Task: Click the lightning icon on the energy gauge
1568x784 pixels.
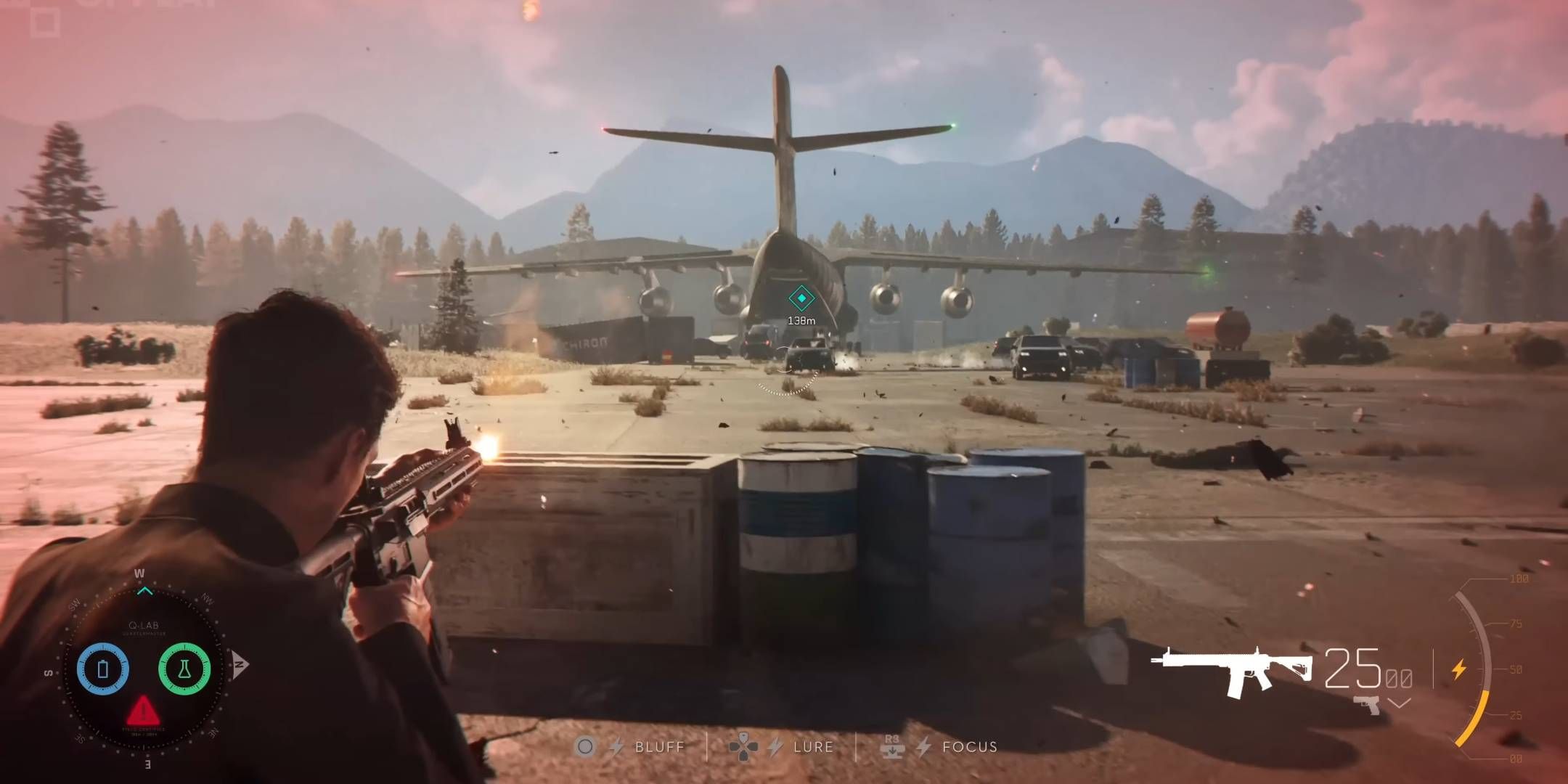Action: (1460, 668)
